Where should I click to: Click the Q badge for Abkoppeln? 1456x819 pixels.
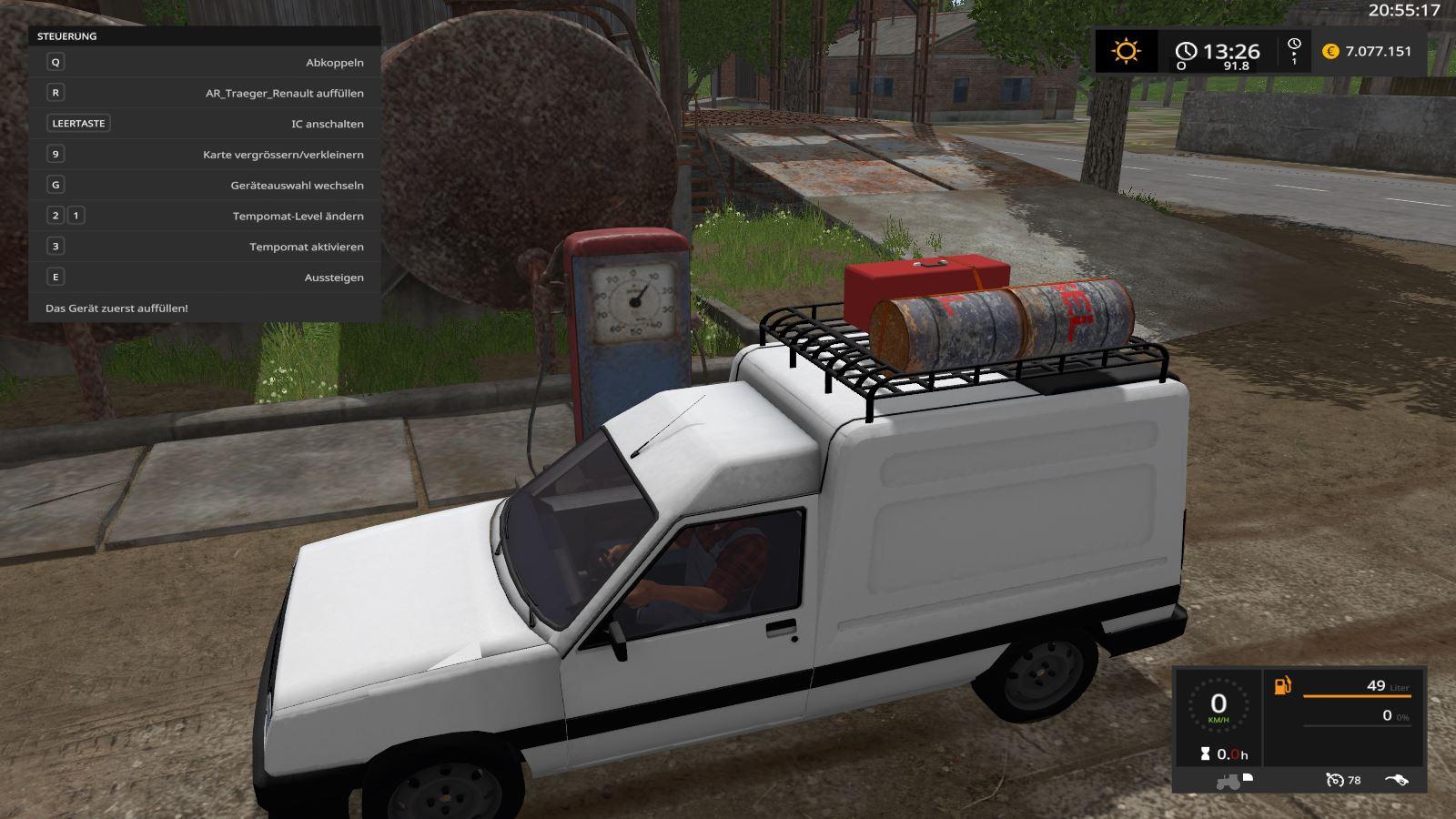click(x=56, y=61)
